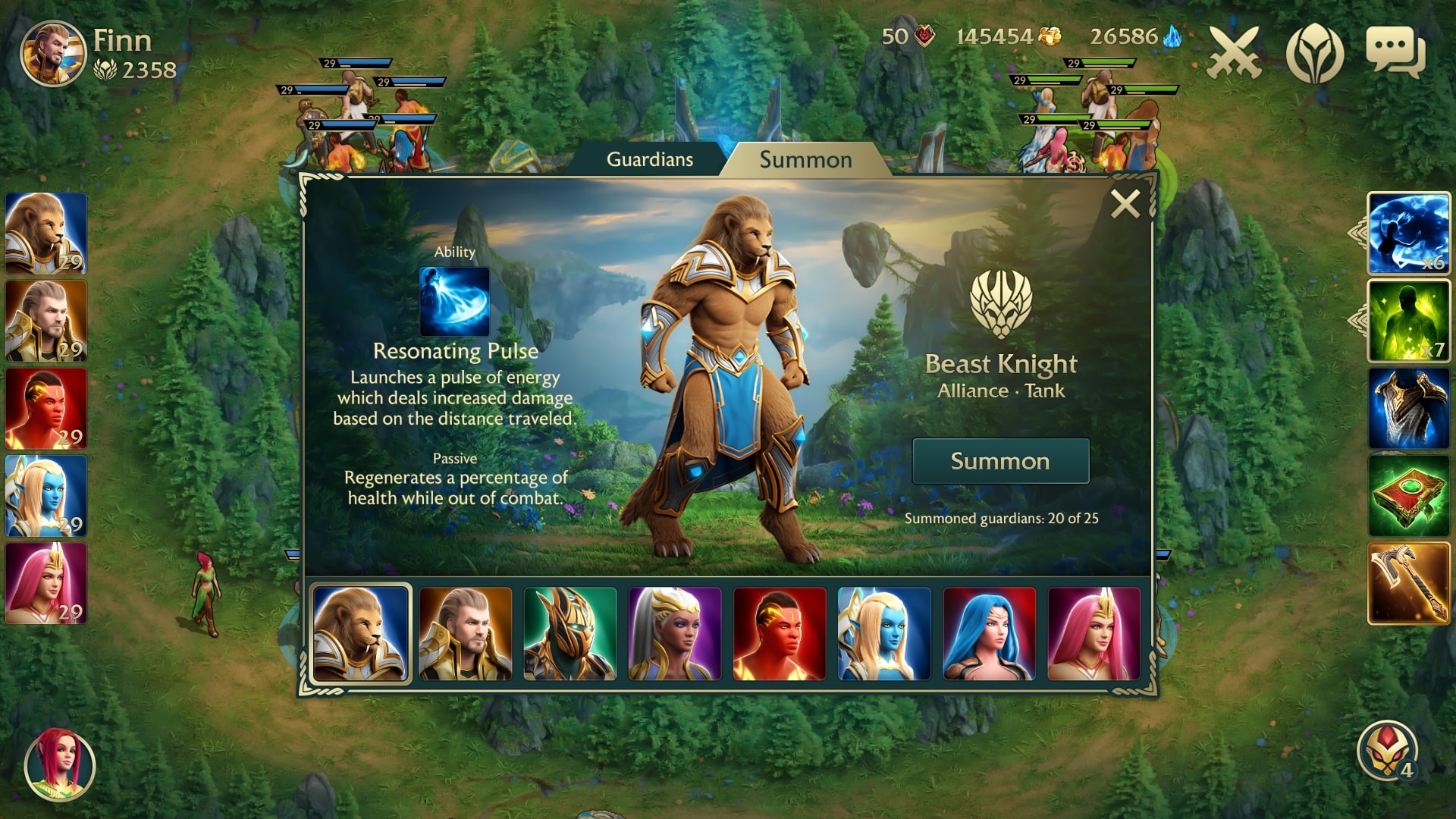Select the Summon tab
Image resolution: width=1456 pixels, height=819 pixels.
(803, 159)
